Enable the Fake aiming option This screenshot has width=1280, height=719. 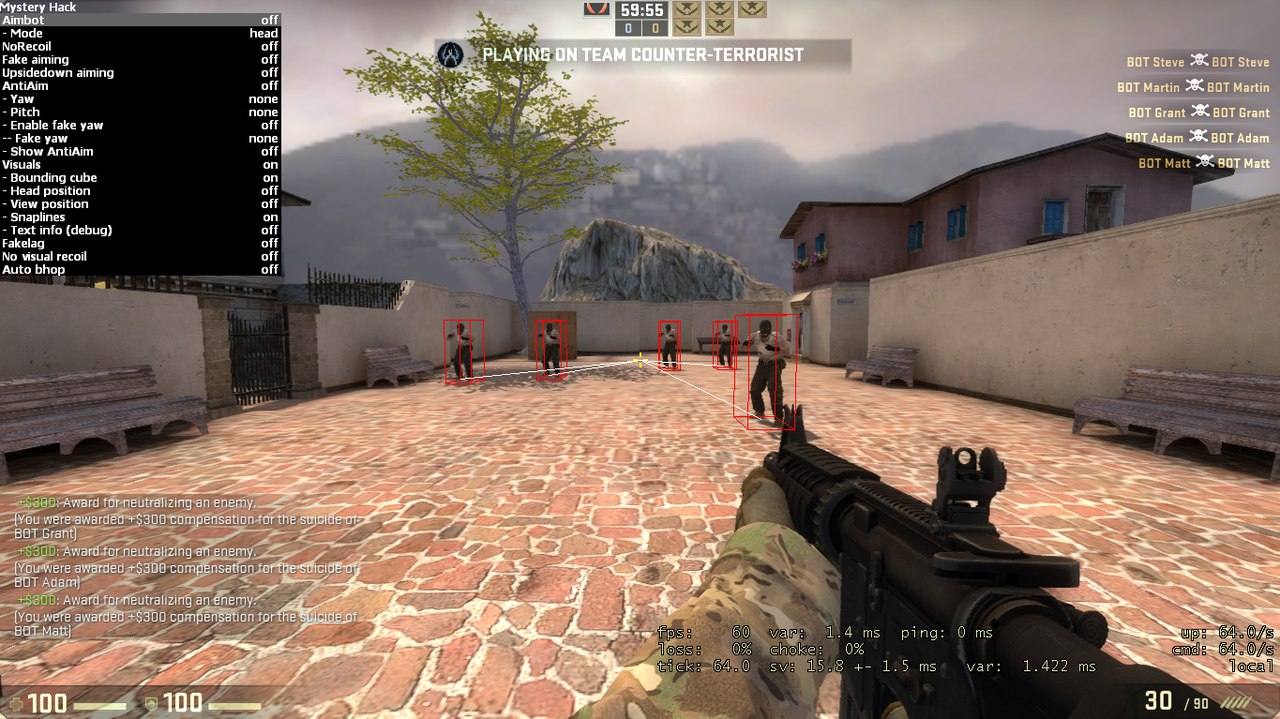pos(140,60)
